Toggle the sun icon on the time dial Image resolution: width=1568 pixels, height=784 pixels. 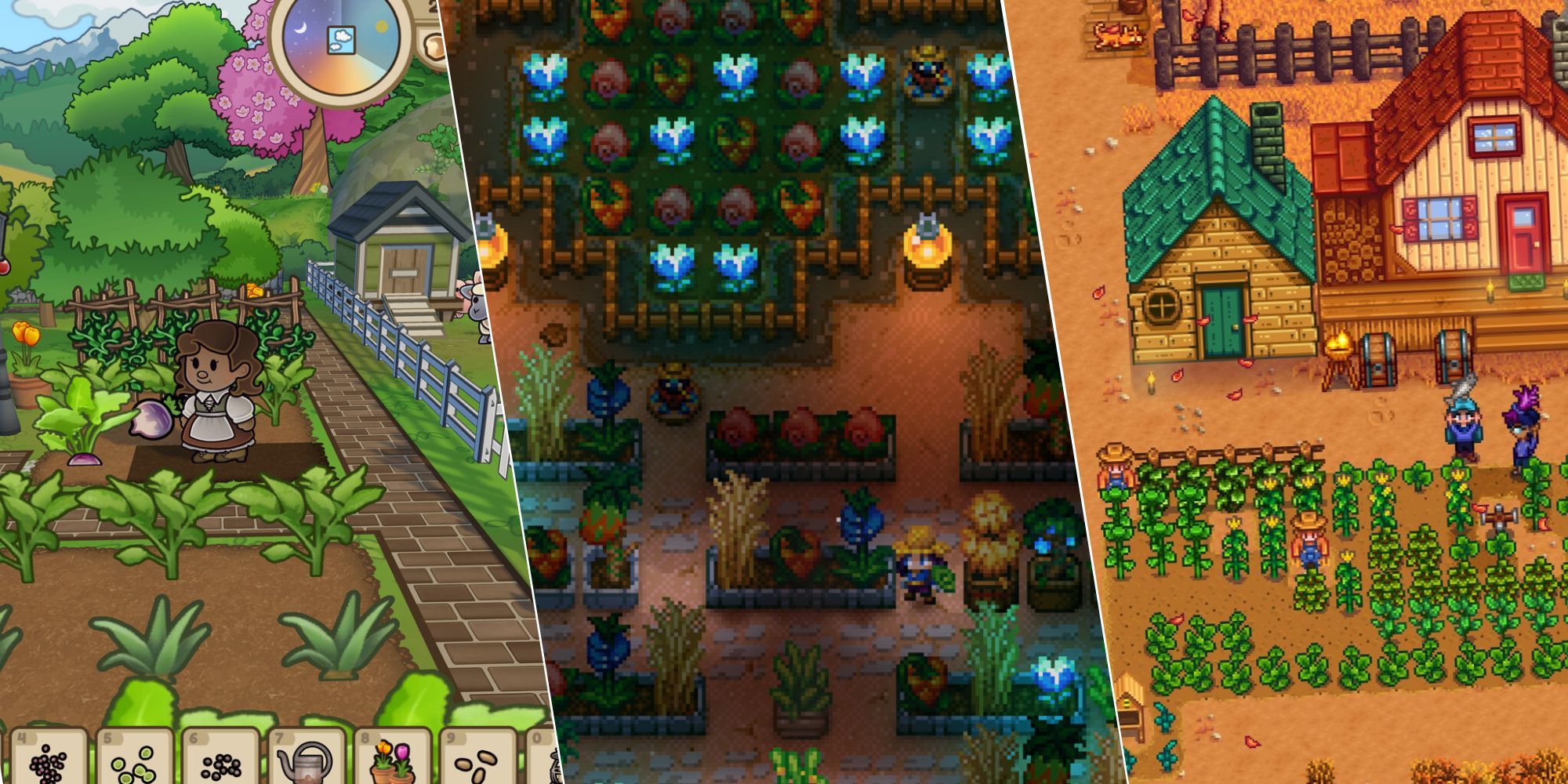click(x=381, y=26)
